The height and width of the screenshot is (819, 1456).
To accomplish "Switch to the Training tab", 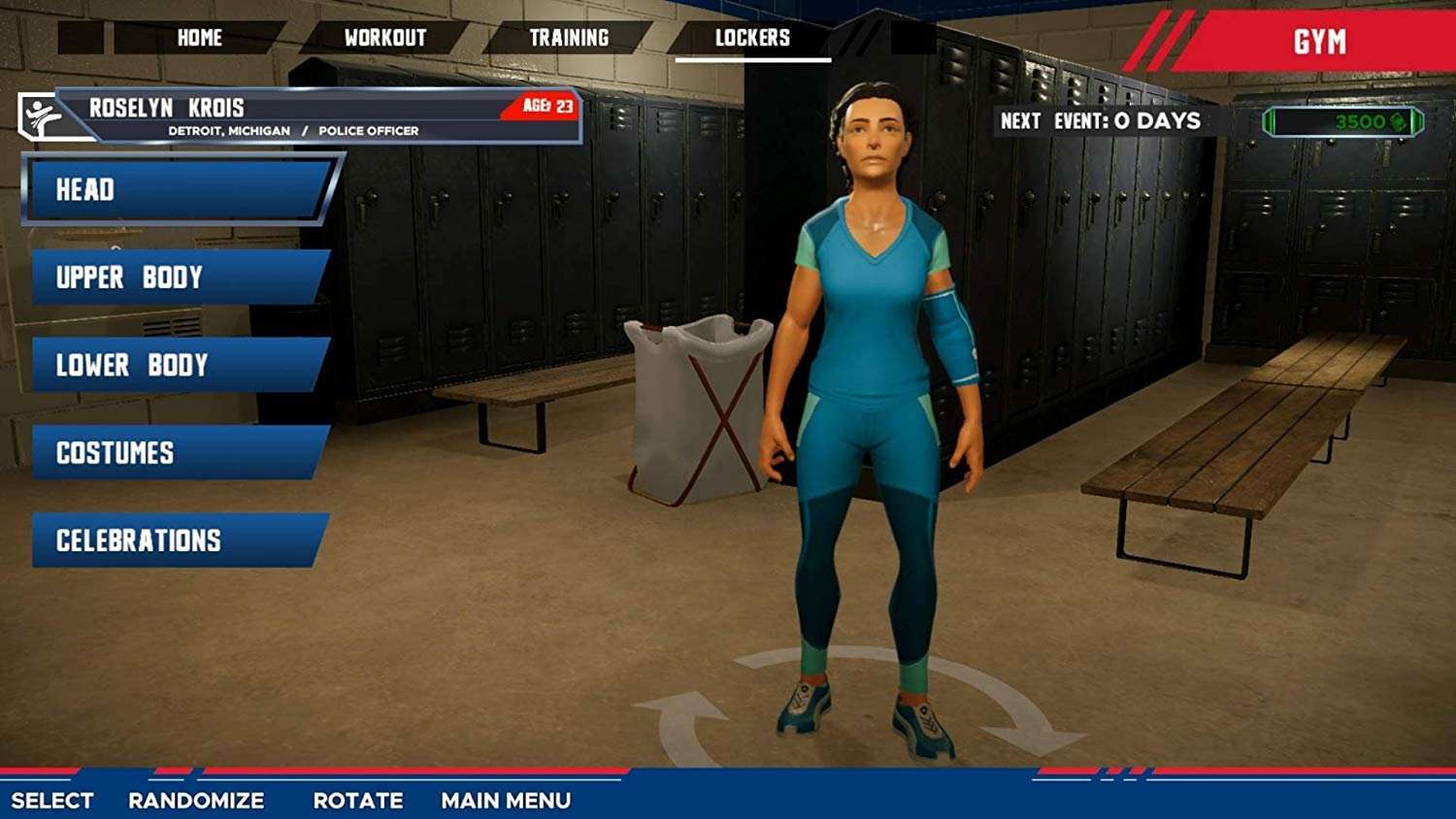I will [568, 36].
